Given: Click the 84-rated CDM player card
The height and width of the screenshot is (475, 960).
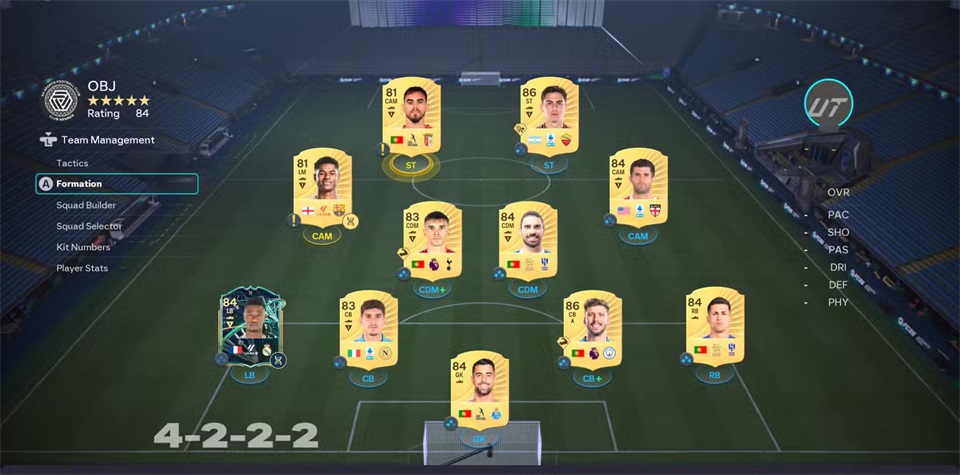Looking at the screenshot, I should (528, 240).
